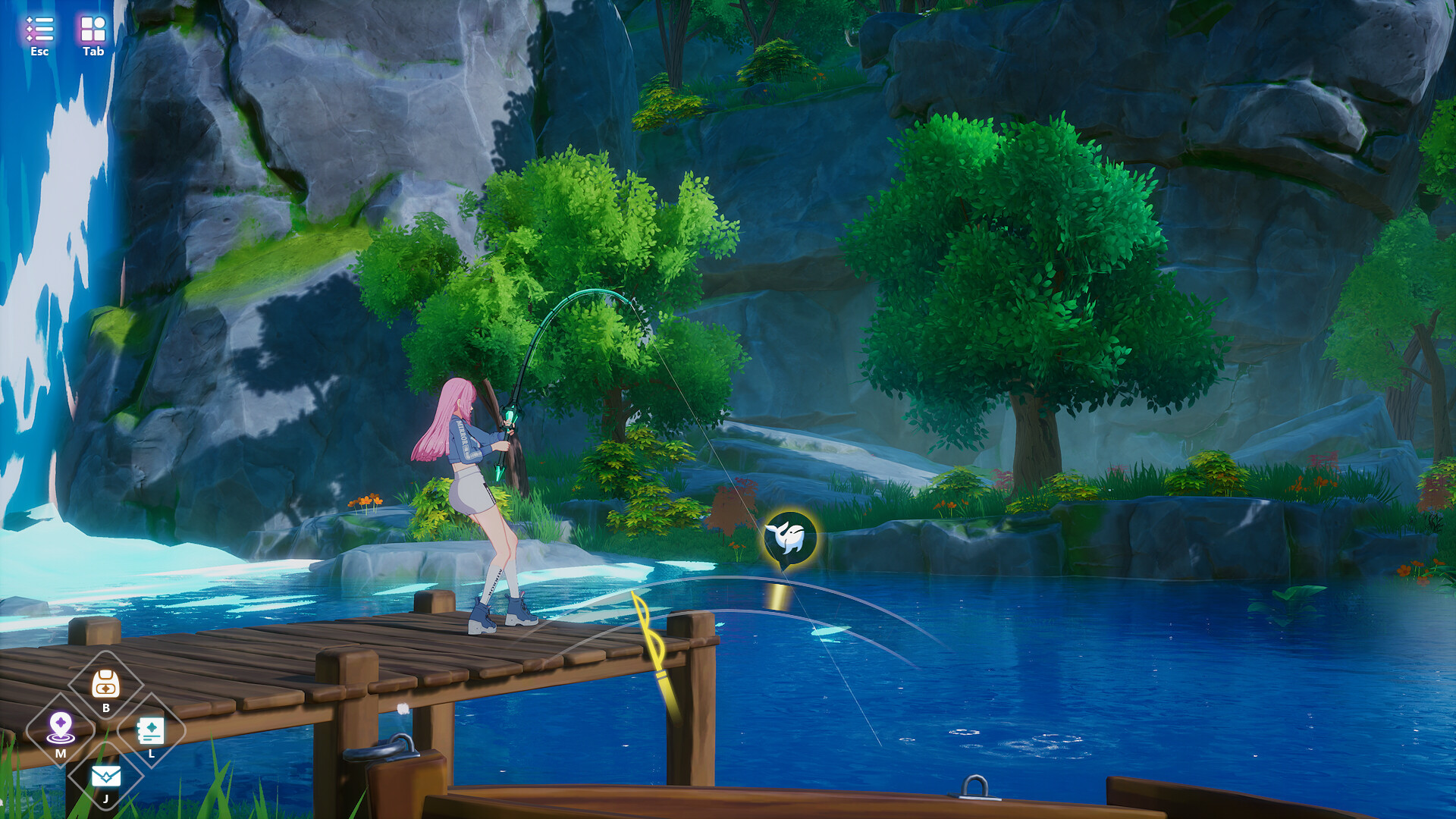
Task: Check mail with the J envelope icon
Action: tap(105, 774)
